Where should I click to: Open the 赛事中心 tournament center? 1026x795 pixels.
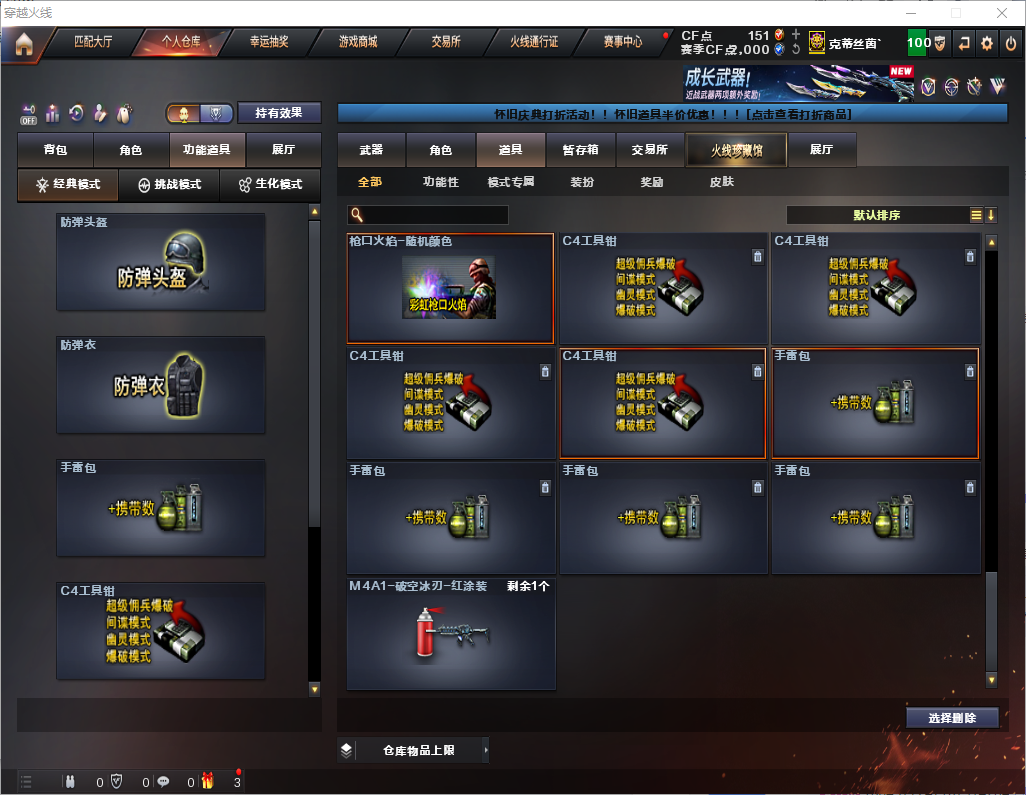coord(622,42)
